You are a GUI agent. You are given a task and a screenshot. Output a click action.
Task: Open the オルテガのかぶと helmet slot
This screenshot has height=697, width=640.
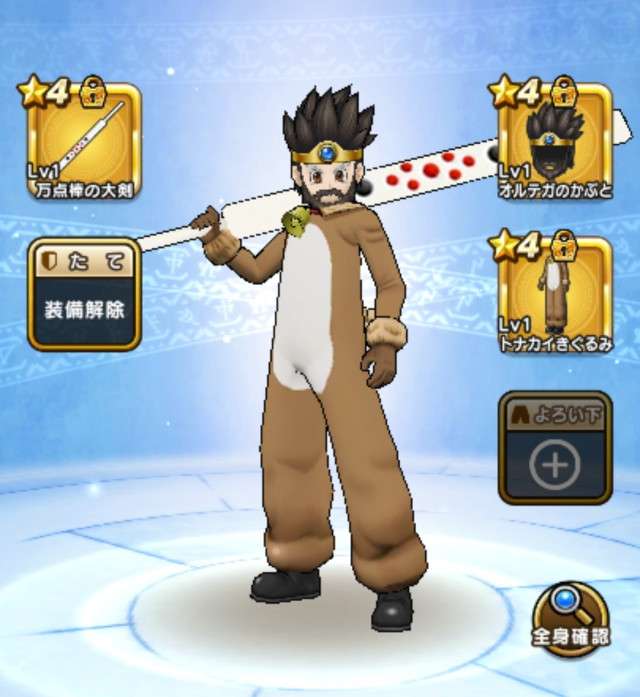pyautogui.click(x=556, y=142)
